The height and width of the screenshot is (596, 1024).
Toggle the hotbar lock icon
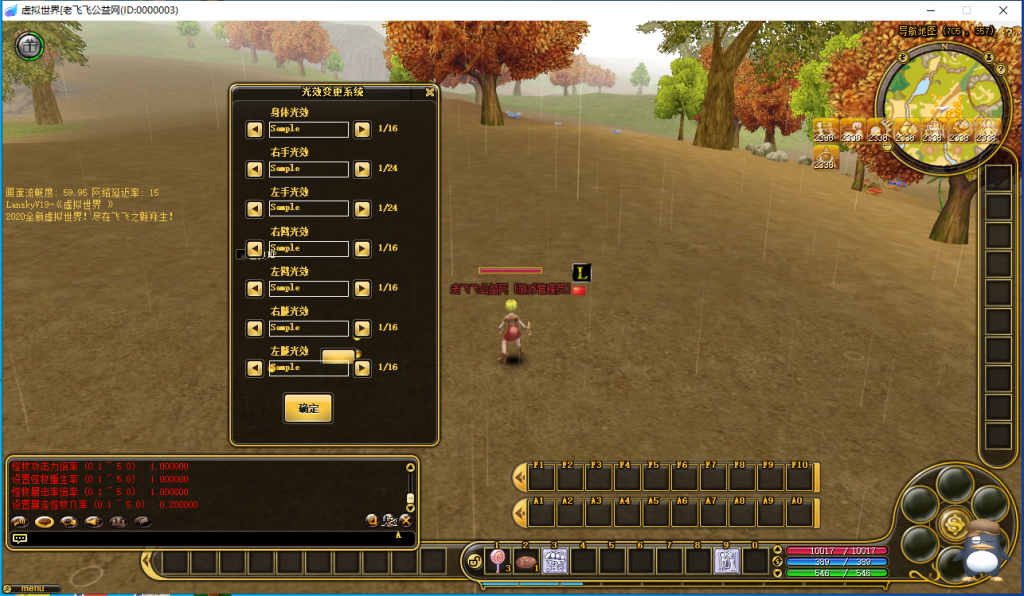pos(473,562)
